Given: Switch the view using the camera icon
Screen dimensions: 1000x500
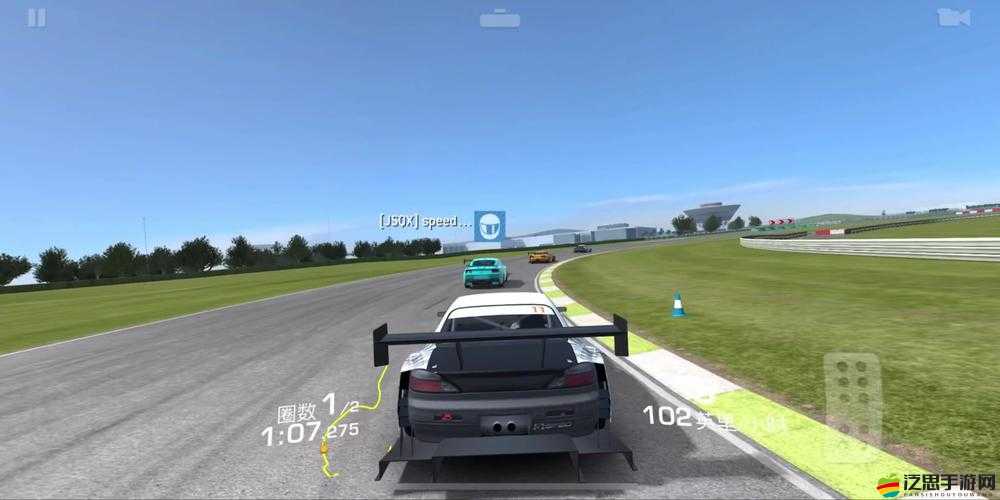Looking at the screenshot, I should (x=953, y=17).
